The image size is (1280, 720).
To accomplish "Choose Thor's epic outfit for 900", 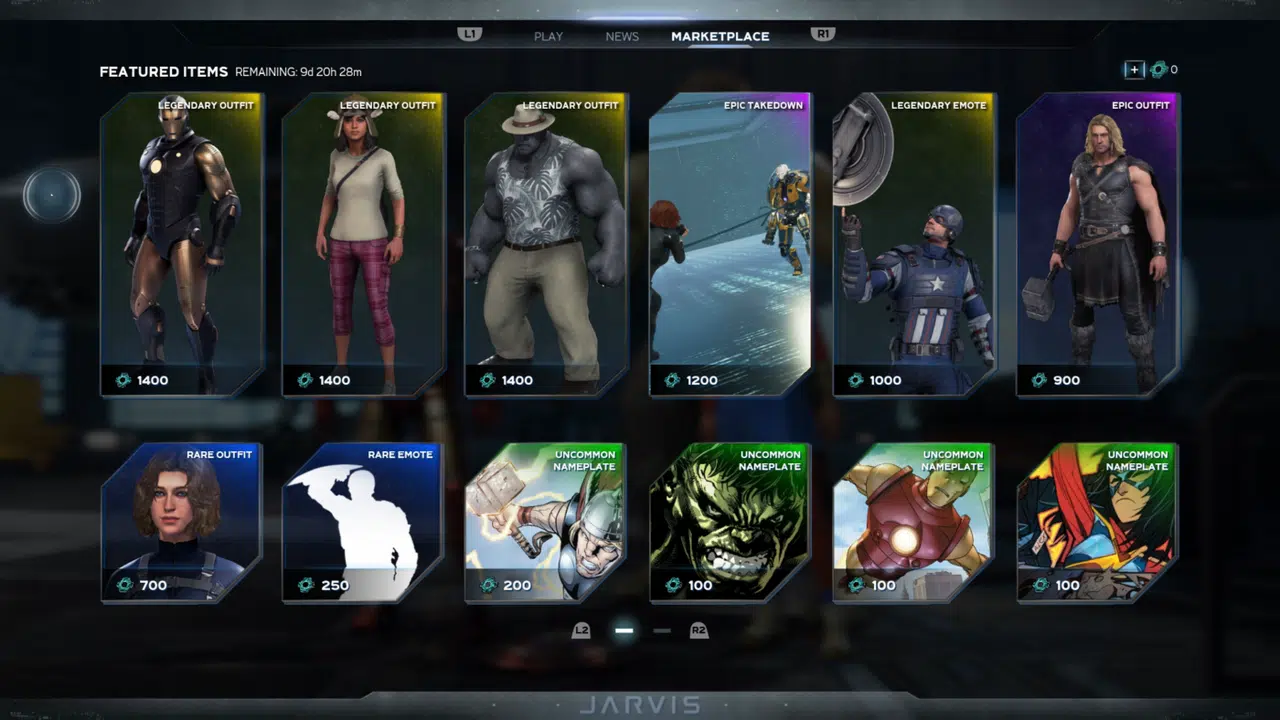I will click(1097, 245).
